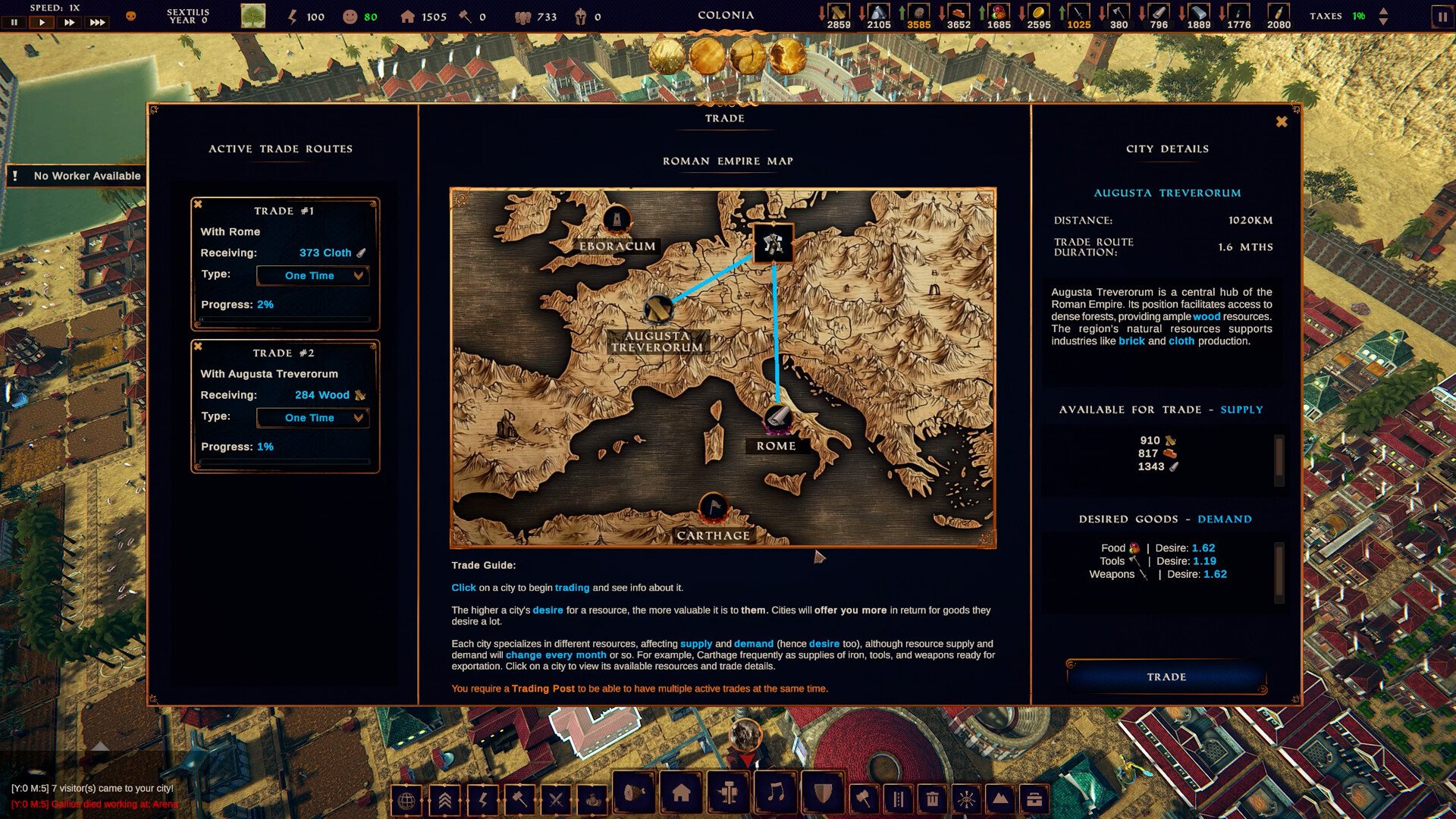This screenshot has height=819, width=1456.
Task: Open the entertainment music note category
Action: tap(775, 794)
